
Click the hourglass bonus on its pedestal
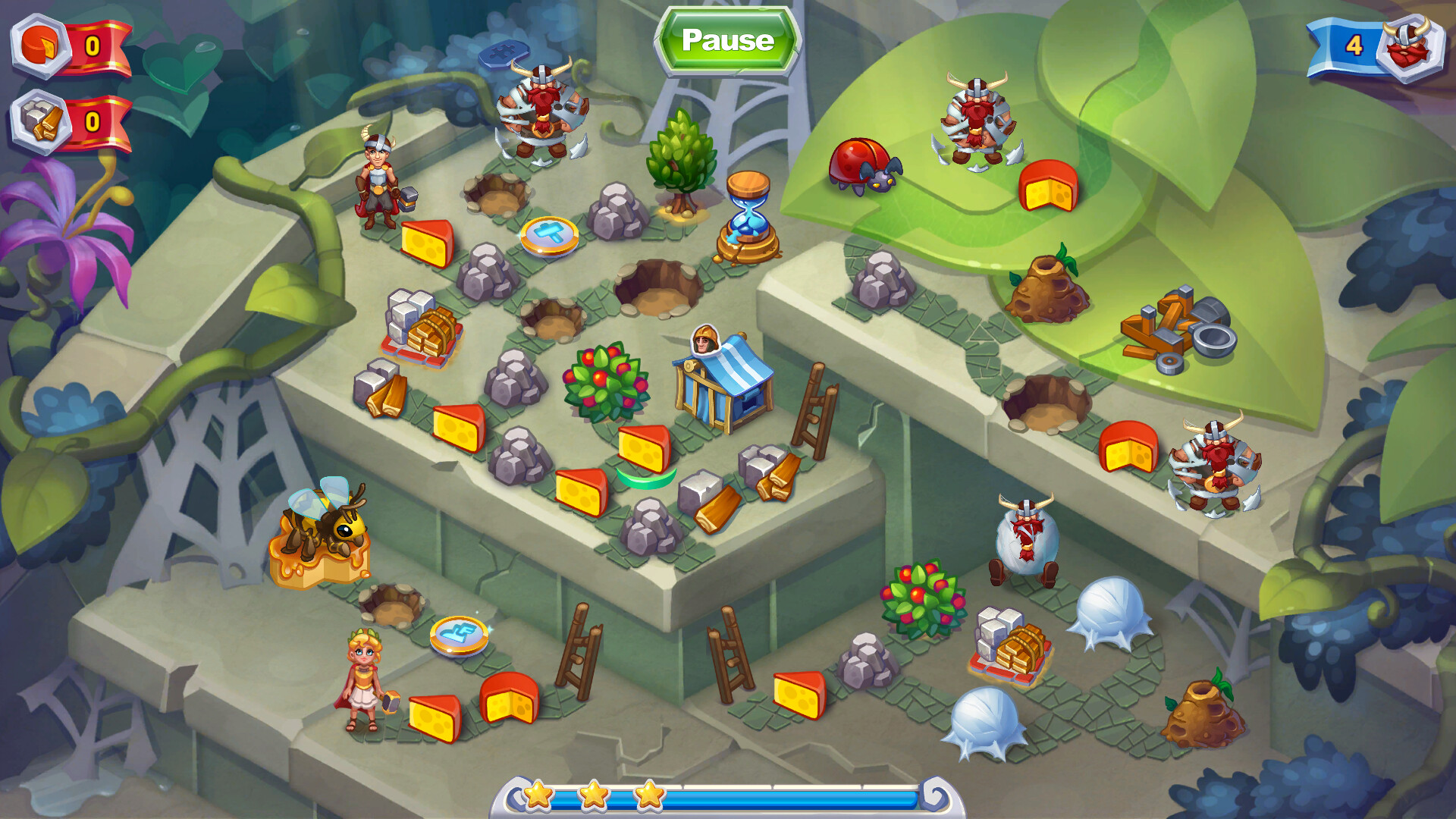(747, 211)
